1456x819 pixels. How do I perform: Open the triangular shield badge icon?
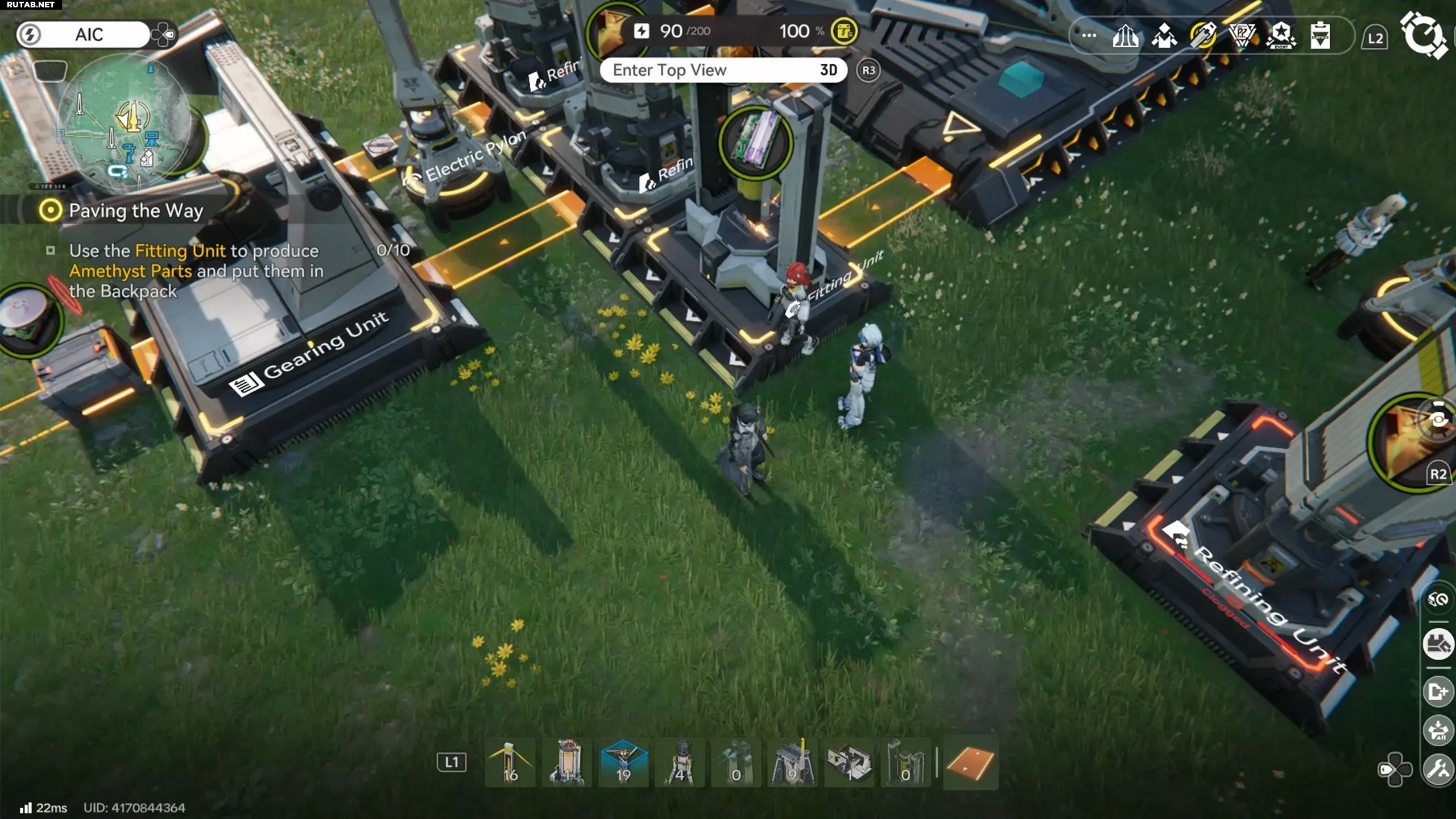point(1242,36)
